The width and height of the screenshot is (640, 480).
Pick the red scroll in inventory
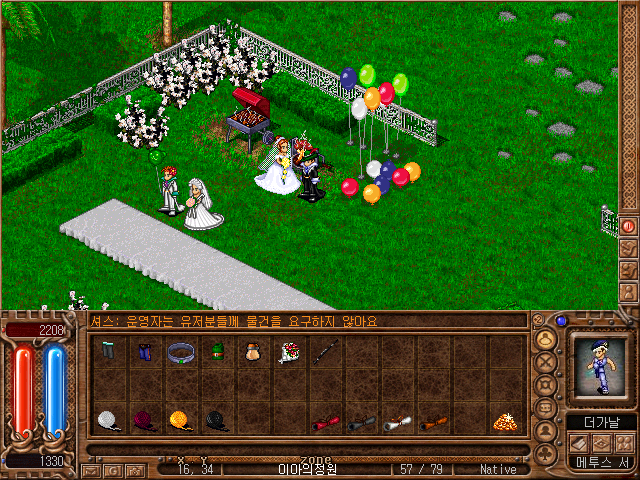tap(325, 423)
